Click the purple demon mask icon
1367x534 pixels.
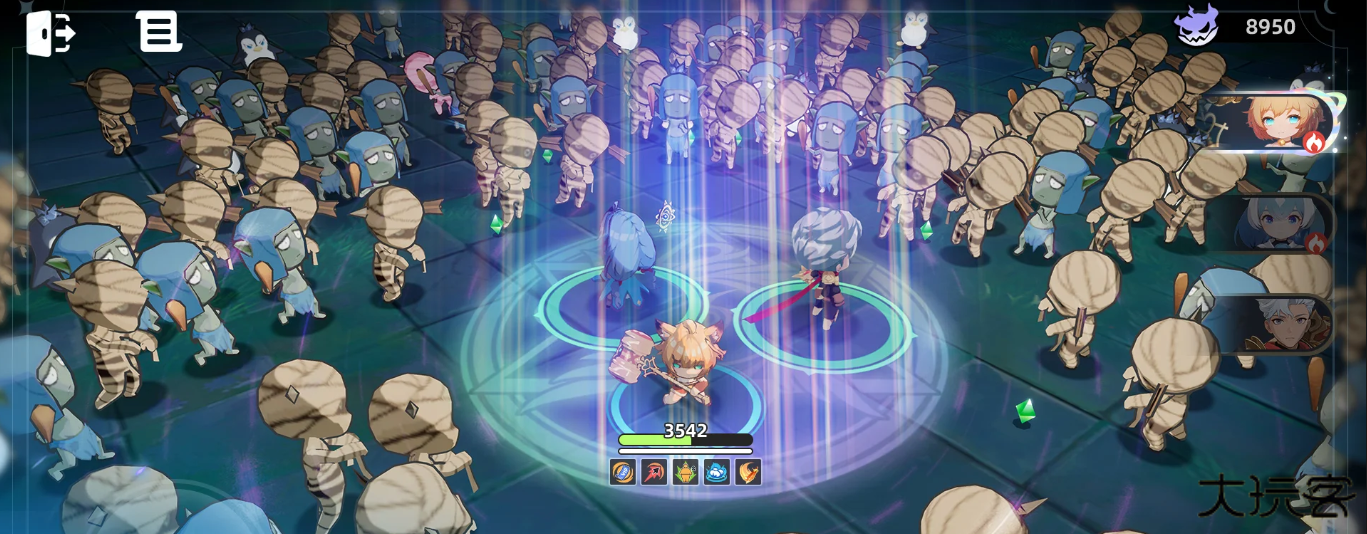coord(1196,26)
